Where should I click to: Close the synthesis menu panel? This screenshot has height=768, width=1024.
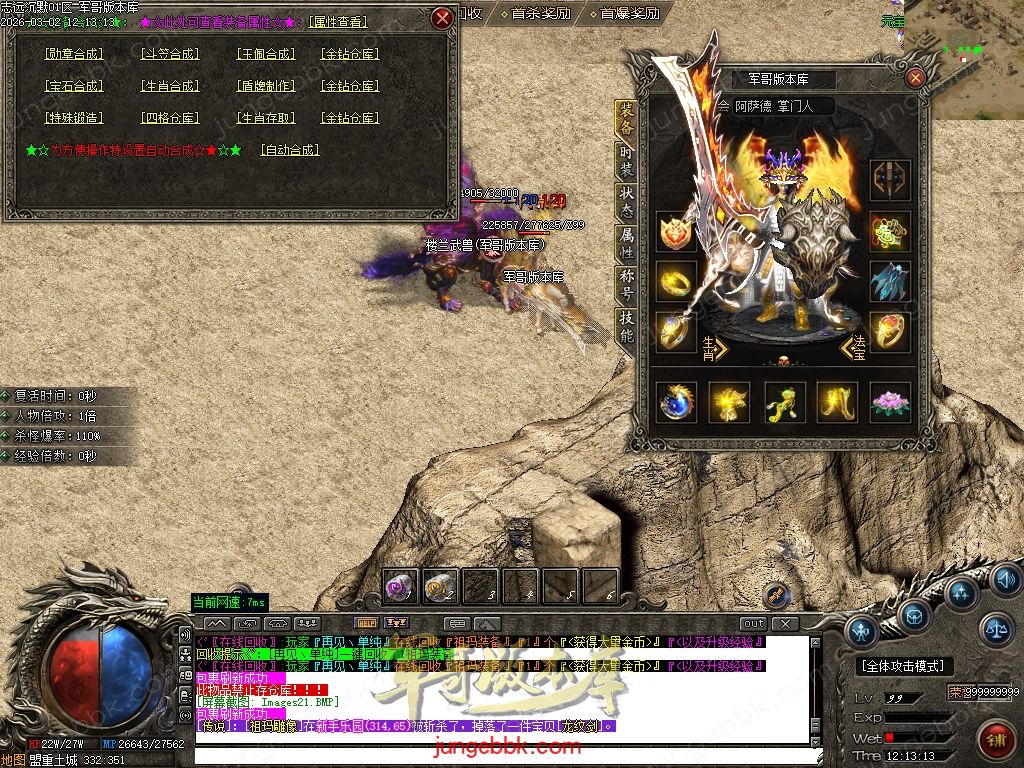pos(442,18)
